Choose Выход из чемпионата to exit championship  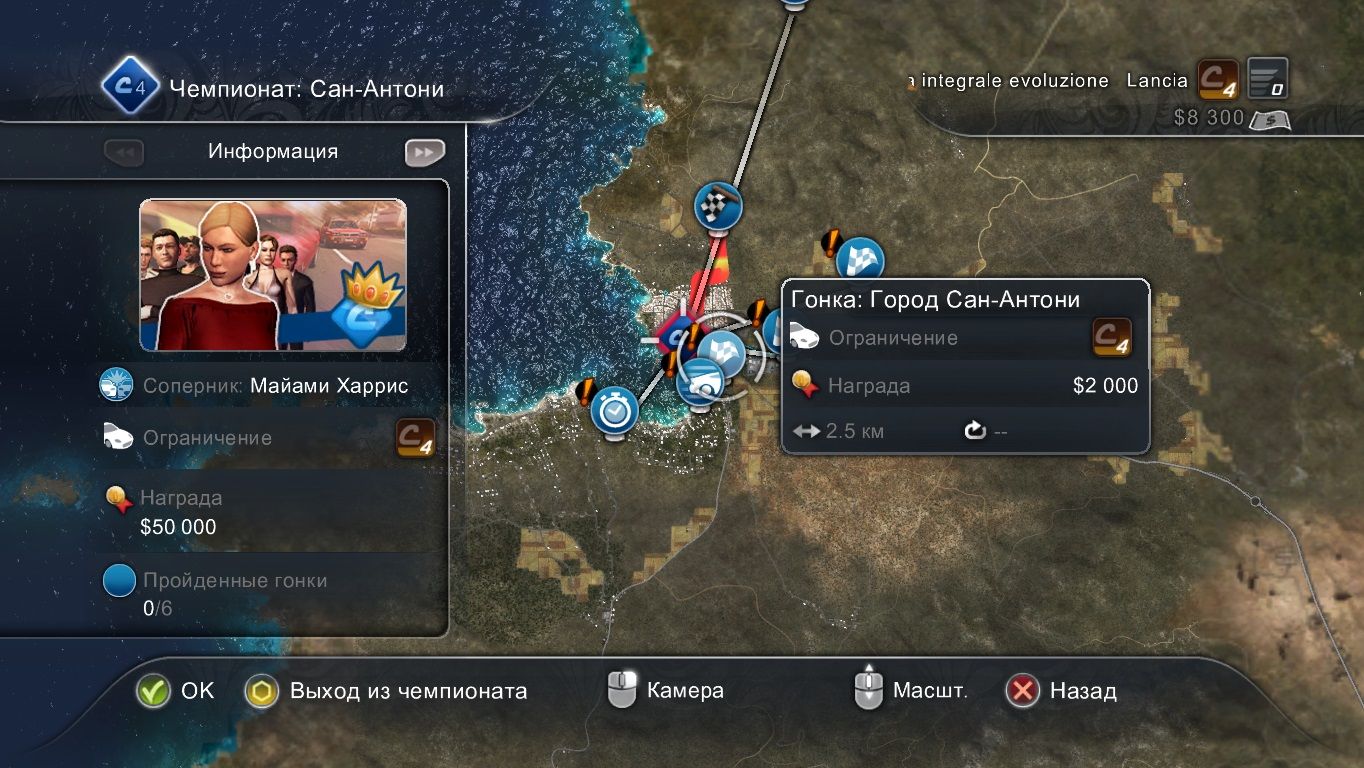pos(262,691)
